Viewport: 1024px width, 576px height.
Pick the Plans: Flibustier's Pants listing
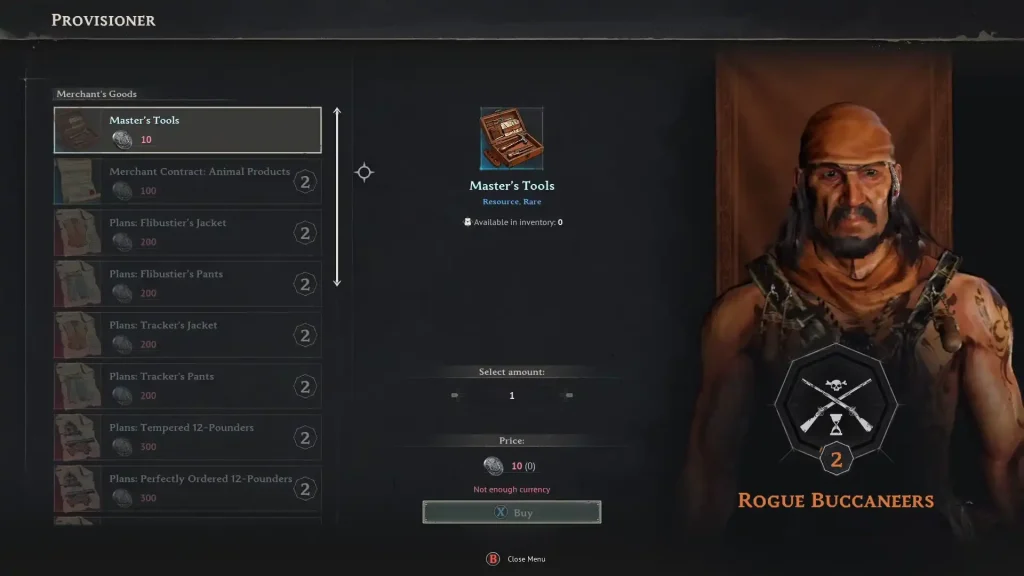point(187,284)
